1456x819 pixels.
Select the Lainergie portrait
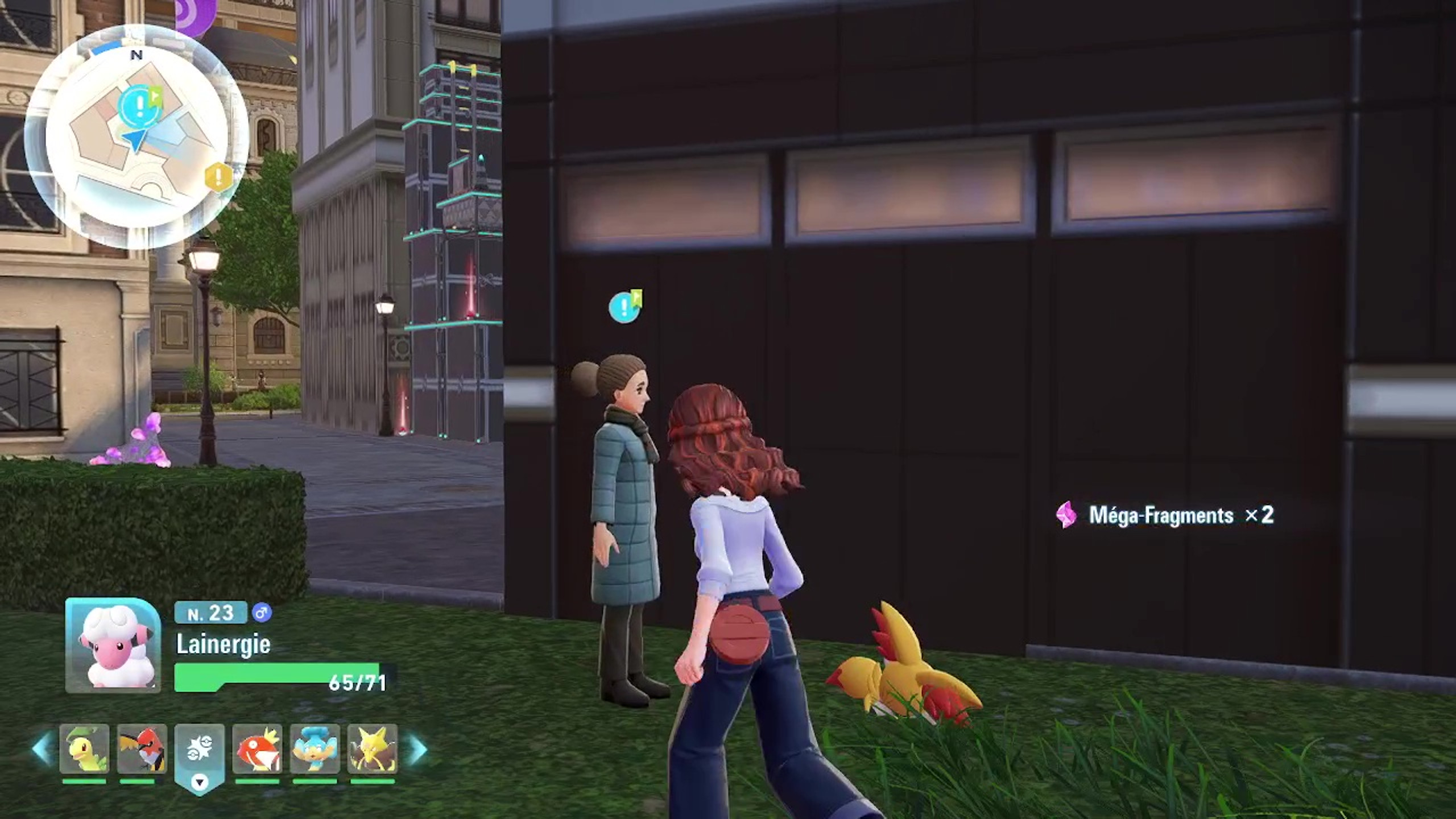click(x=113, y=646)
